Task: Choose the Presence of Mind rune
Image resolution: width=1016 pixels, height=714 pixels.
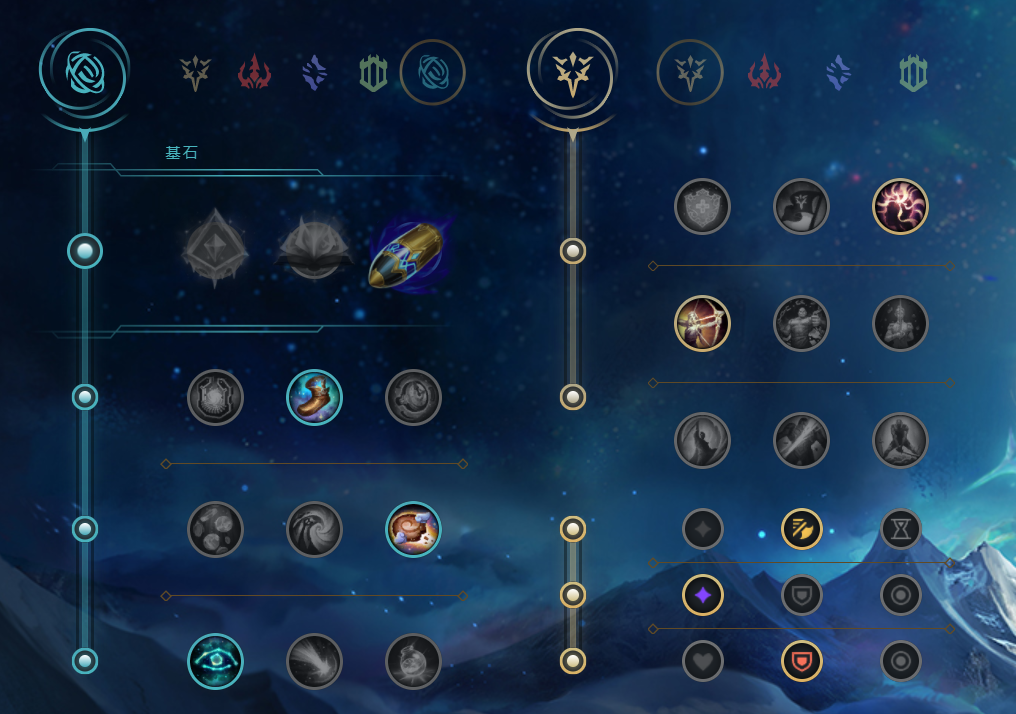Action: pyautogui.click(x=900, y=206)
